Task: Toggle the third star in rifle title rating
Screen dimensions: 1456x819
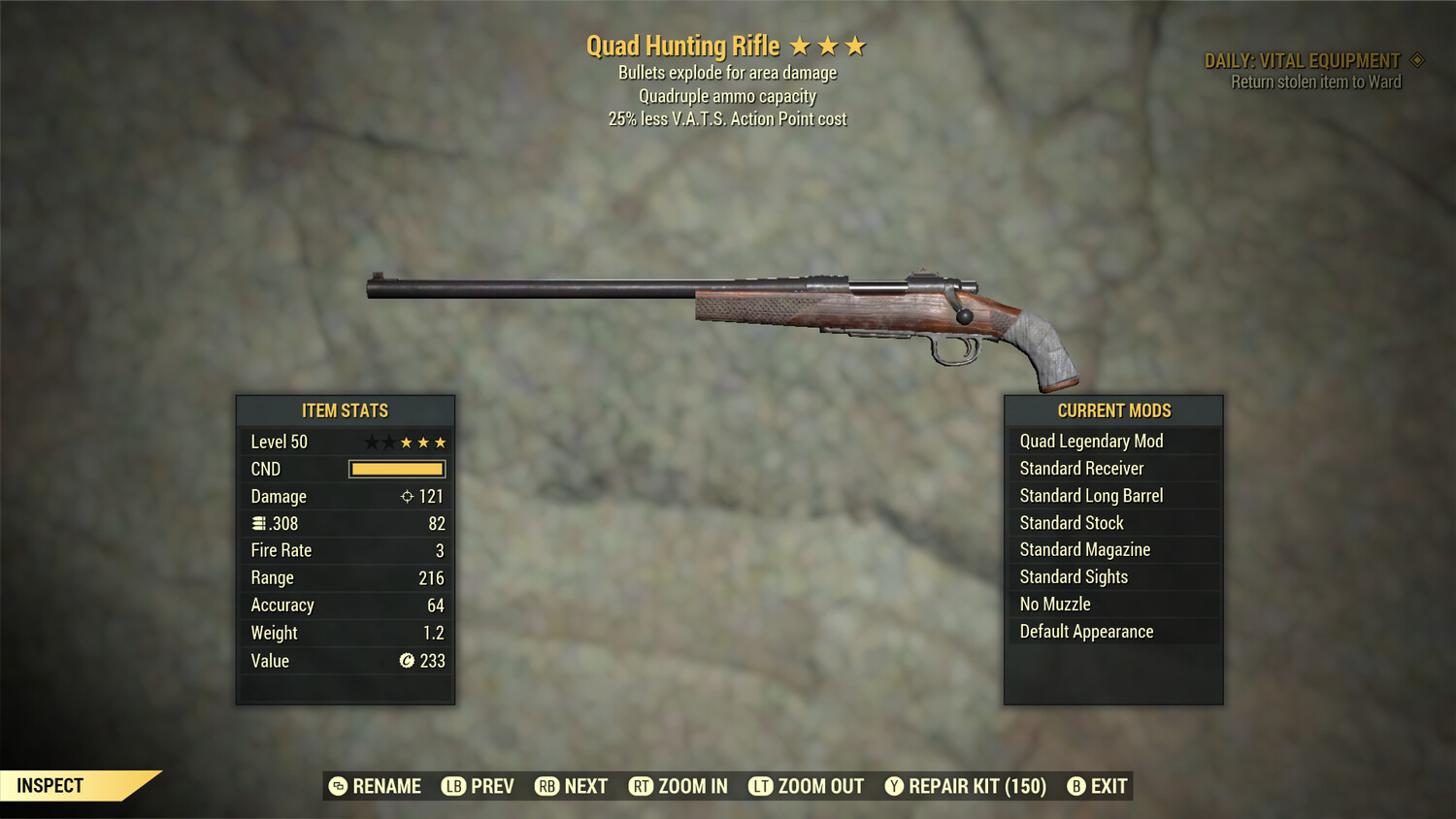Action: 855,45
